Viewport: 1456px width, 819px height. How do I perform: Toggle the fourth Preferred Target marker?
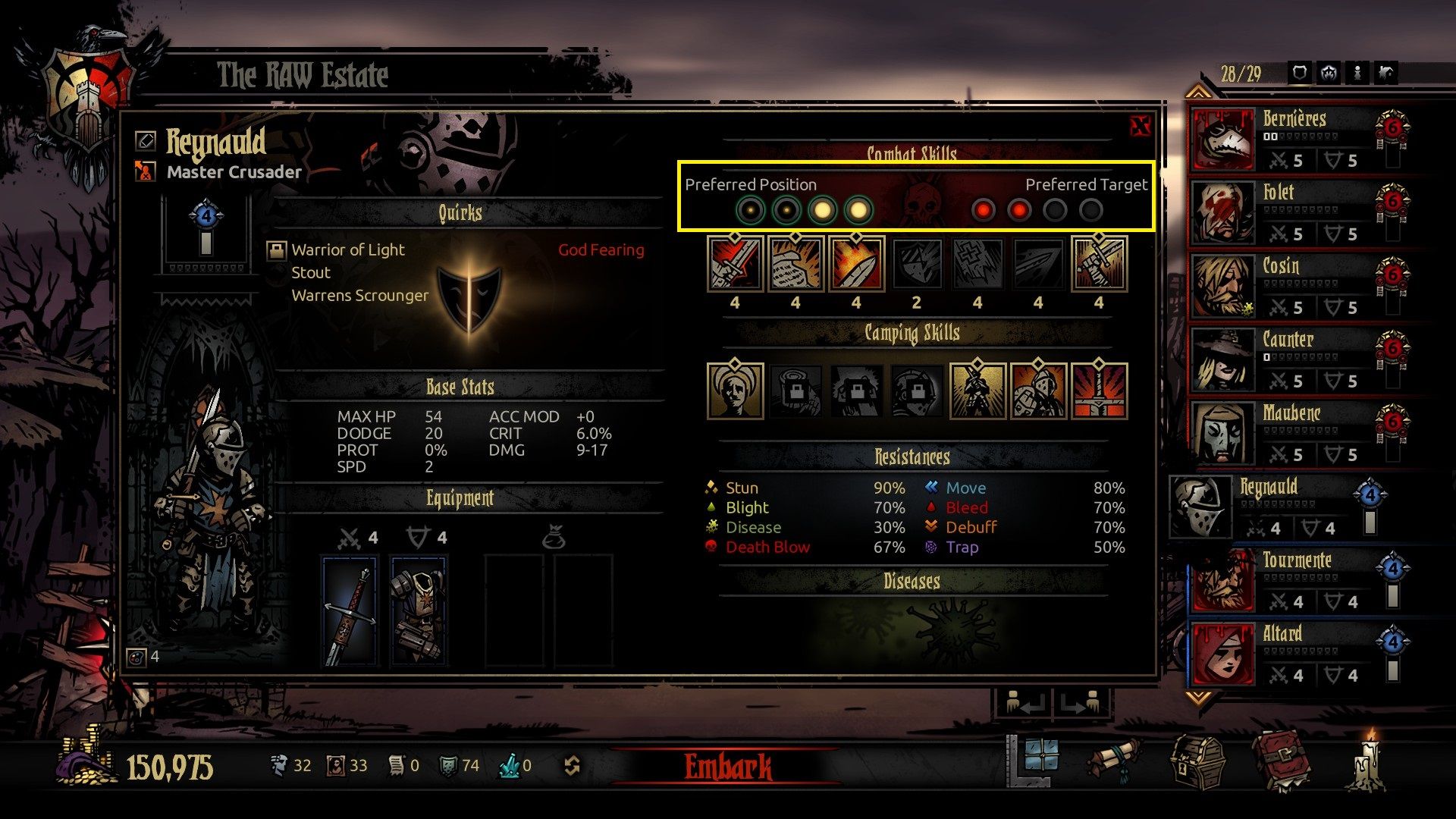coord(1092,210)
